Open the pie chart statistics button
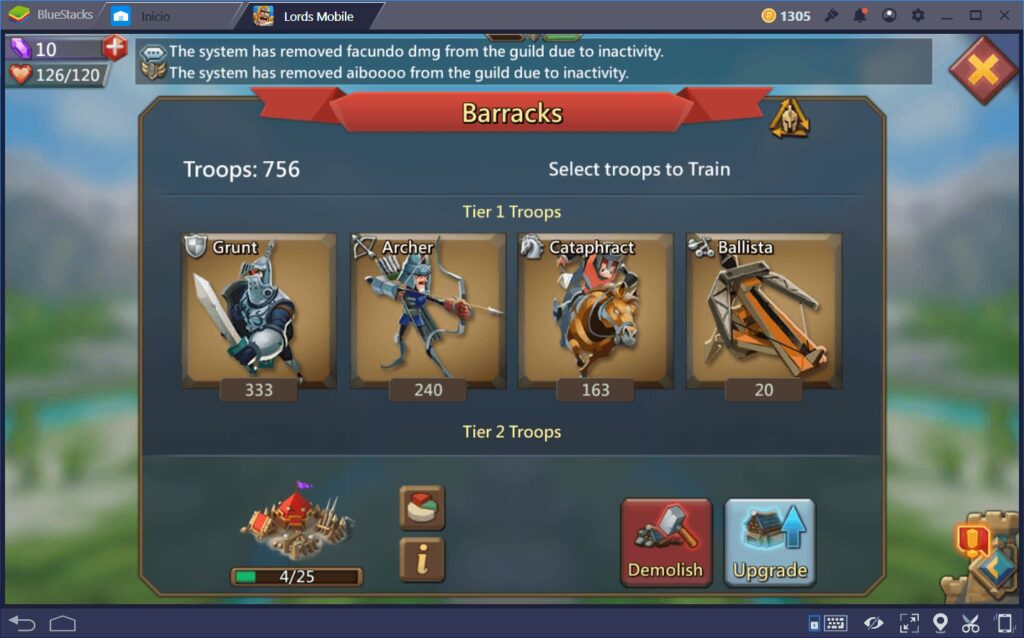1024x638 pixels. tap(422, 508)
